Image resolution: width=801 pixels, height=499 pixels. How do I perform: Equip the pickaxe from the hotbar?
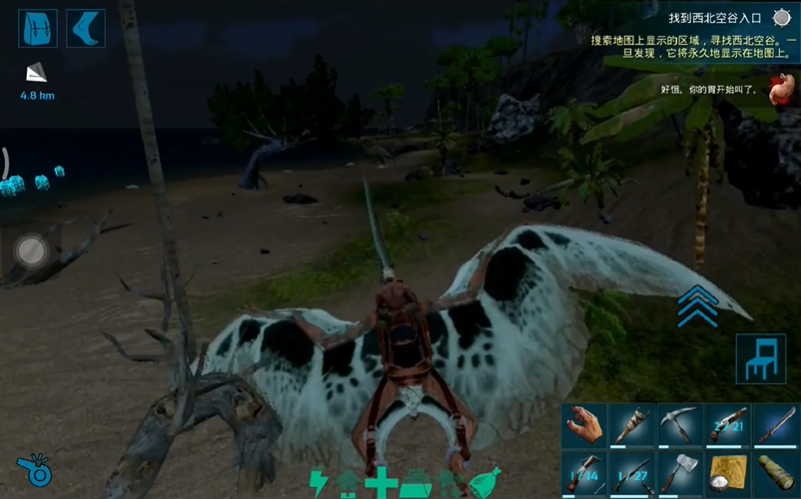[680, 426]
